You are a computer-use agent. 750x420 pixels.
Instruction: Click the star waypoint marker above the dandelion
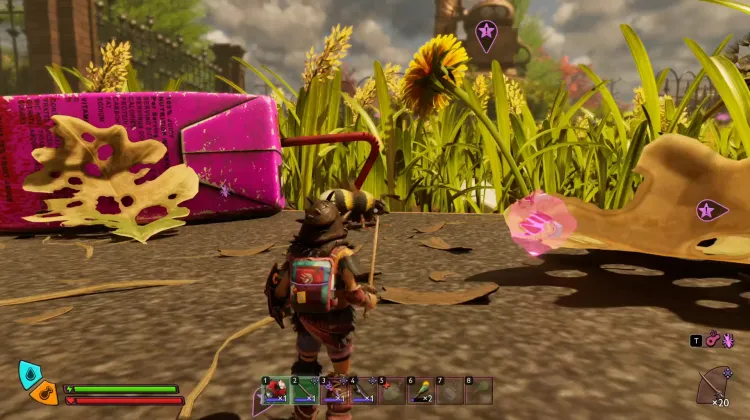486,34
